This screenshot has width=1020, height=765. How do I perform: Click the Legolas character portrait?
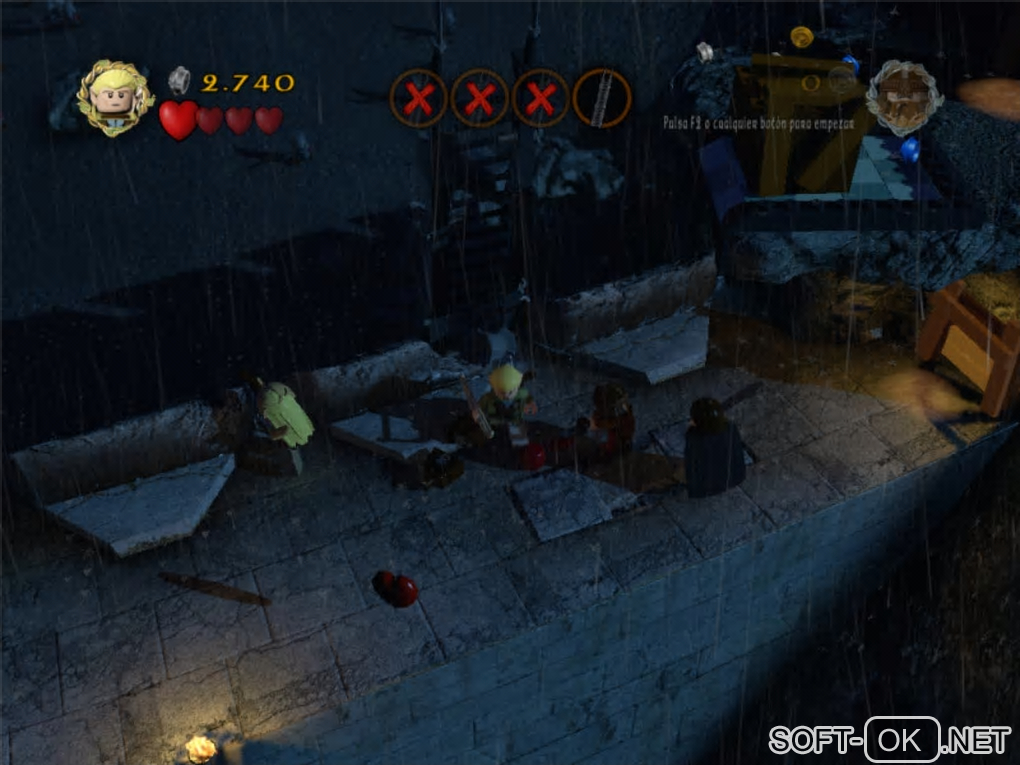tap(116, 98)
